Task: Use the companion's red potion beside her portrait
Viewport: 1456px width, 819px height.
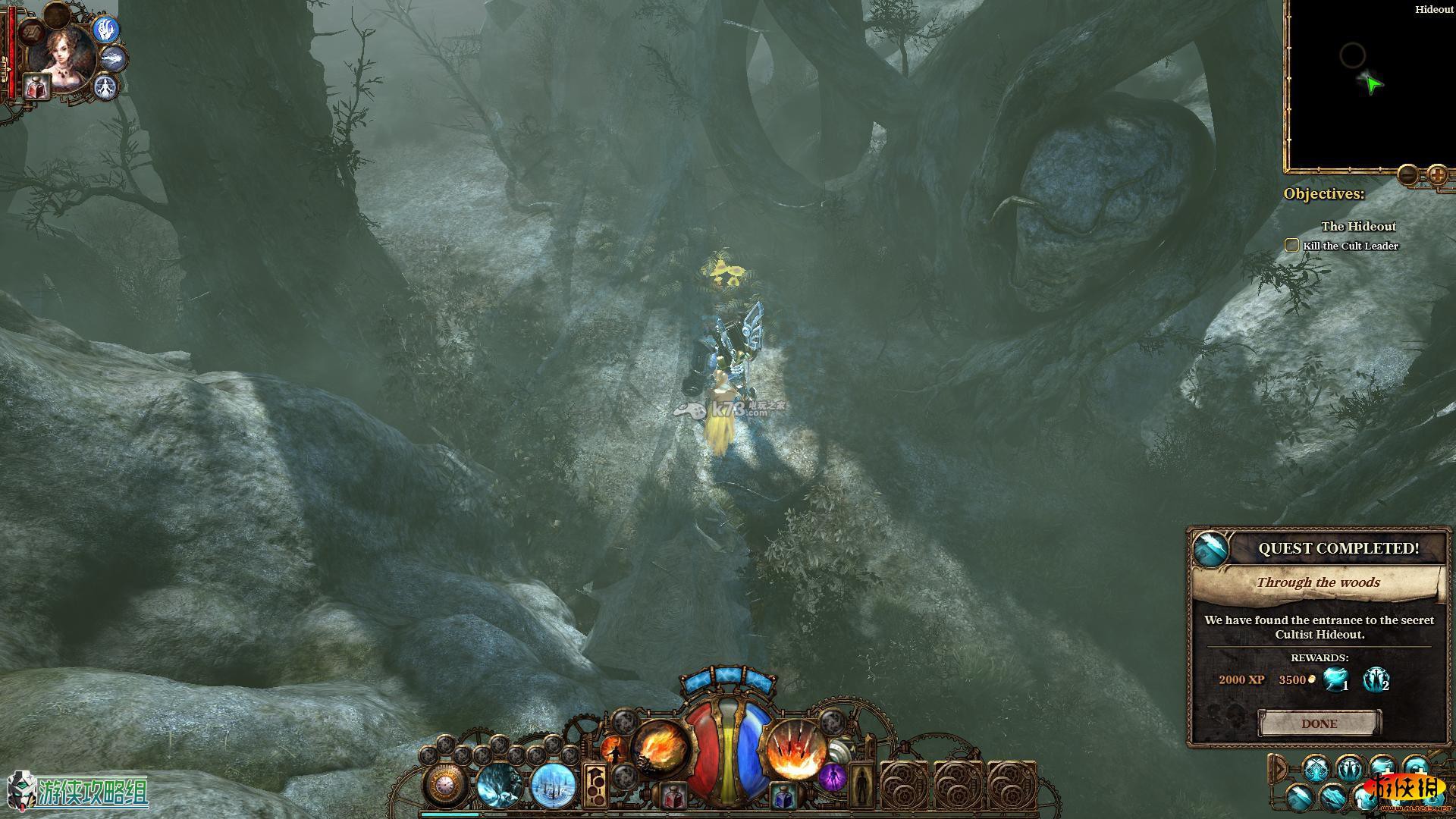Action: click(x=36, y=86)
